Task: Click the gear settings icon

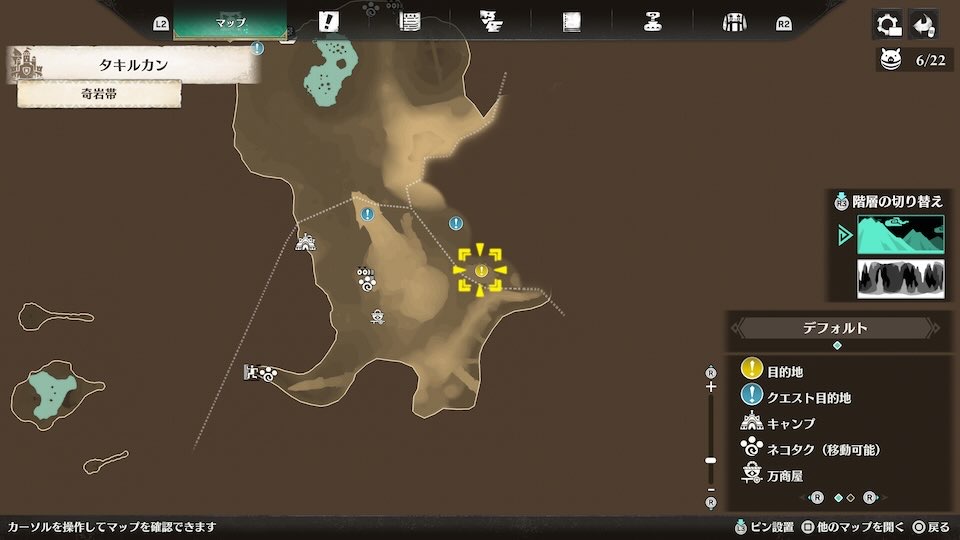Action: click(886, 24)
